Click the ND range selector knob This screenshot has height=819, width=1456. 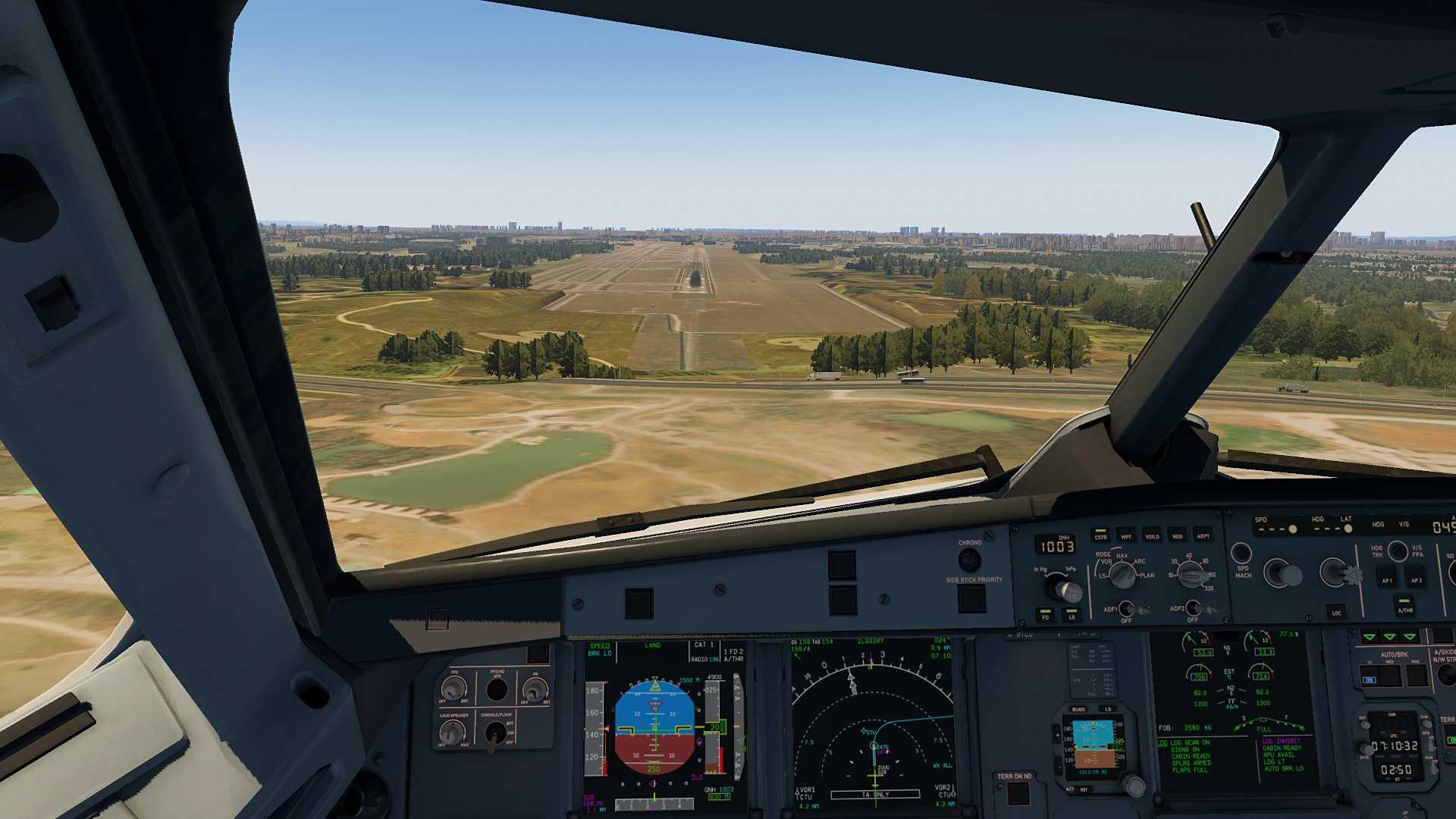1191,574
